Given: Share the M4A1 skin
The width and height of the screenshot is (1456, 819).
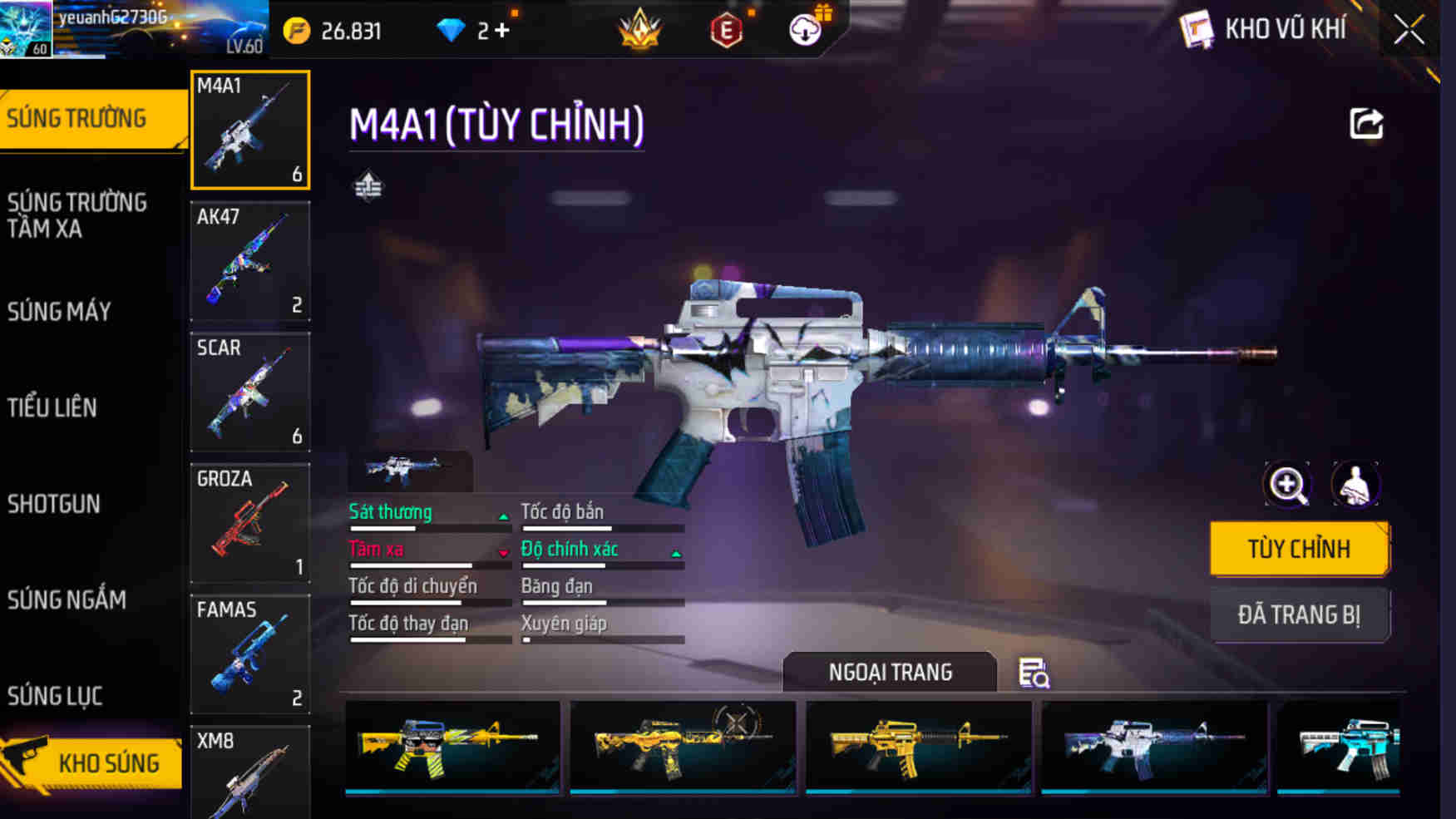Looking at the screenshot, I should tap(1365, 124).
